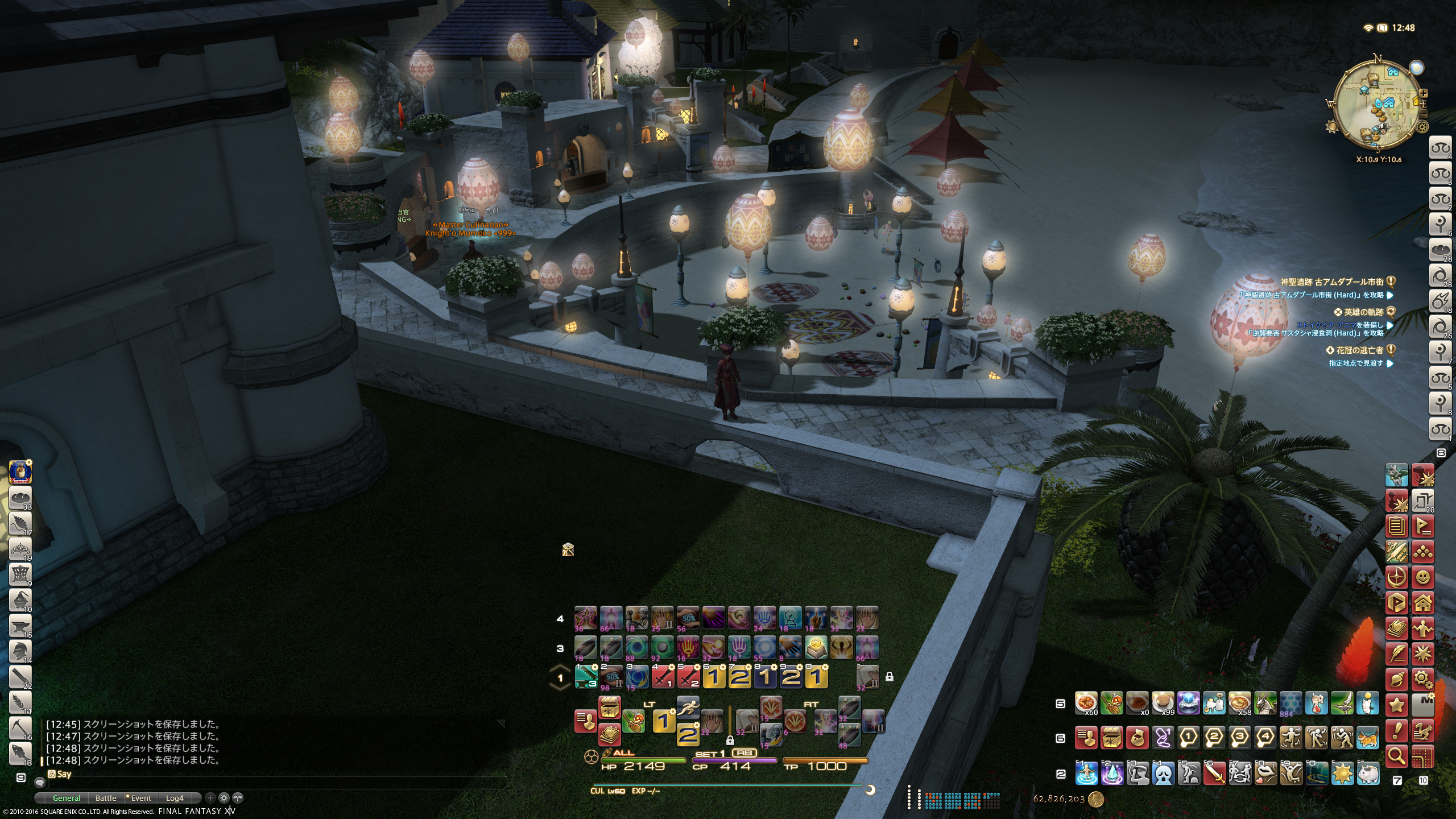This screenshot has width=1456, height=819.
Task: Open the Event chat tab
Action: click(140, 798)
